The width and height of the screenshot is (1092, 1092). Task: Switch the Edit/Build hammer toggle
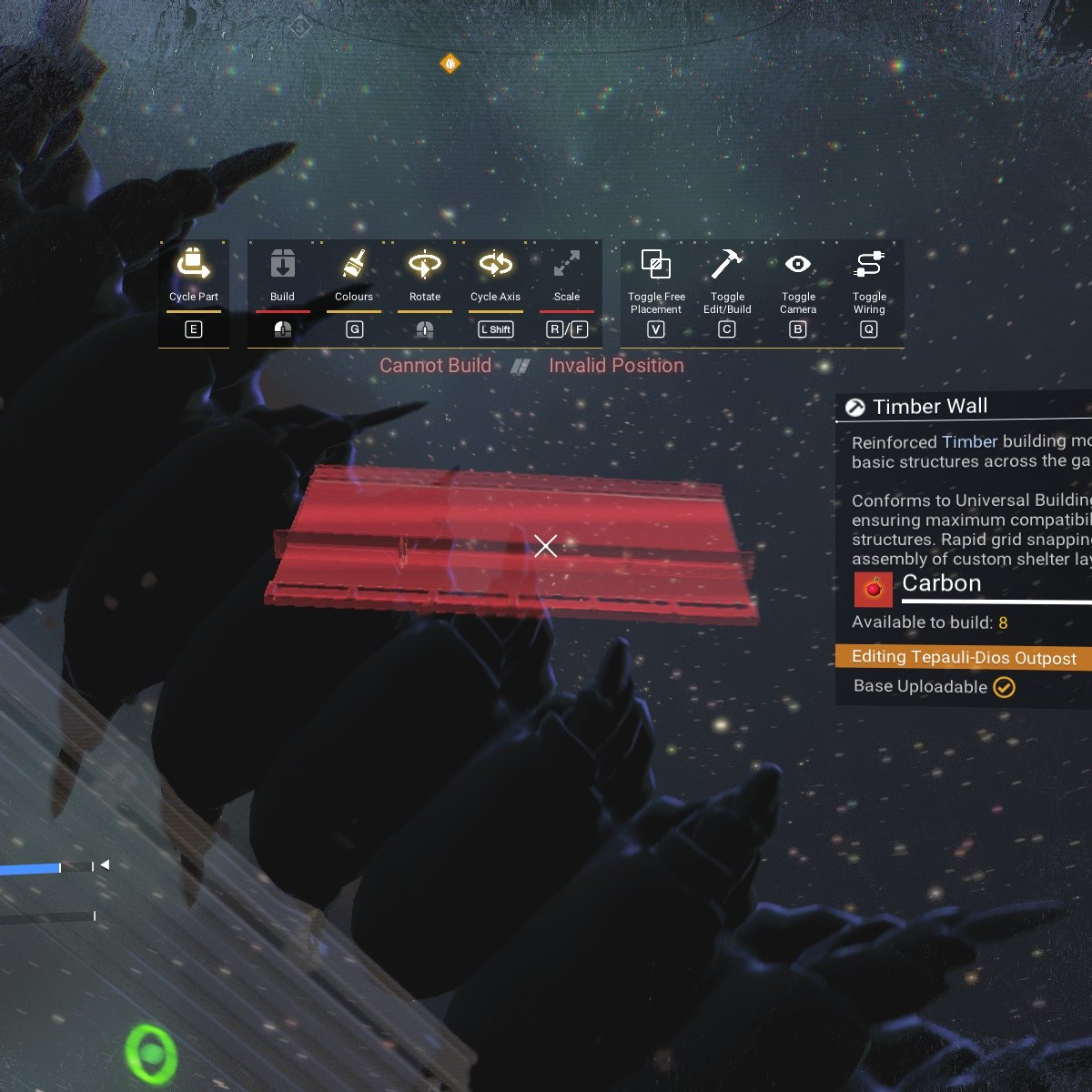(727, 265)
